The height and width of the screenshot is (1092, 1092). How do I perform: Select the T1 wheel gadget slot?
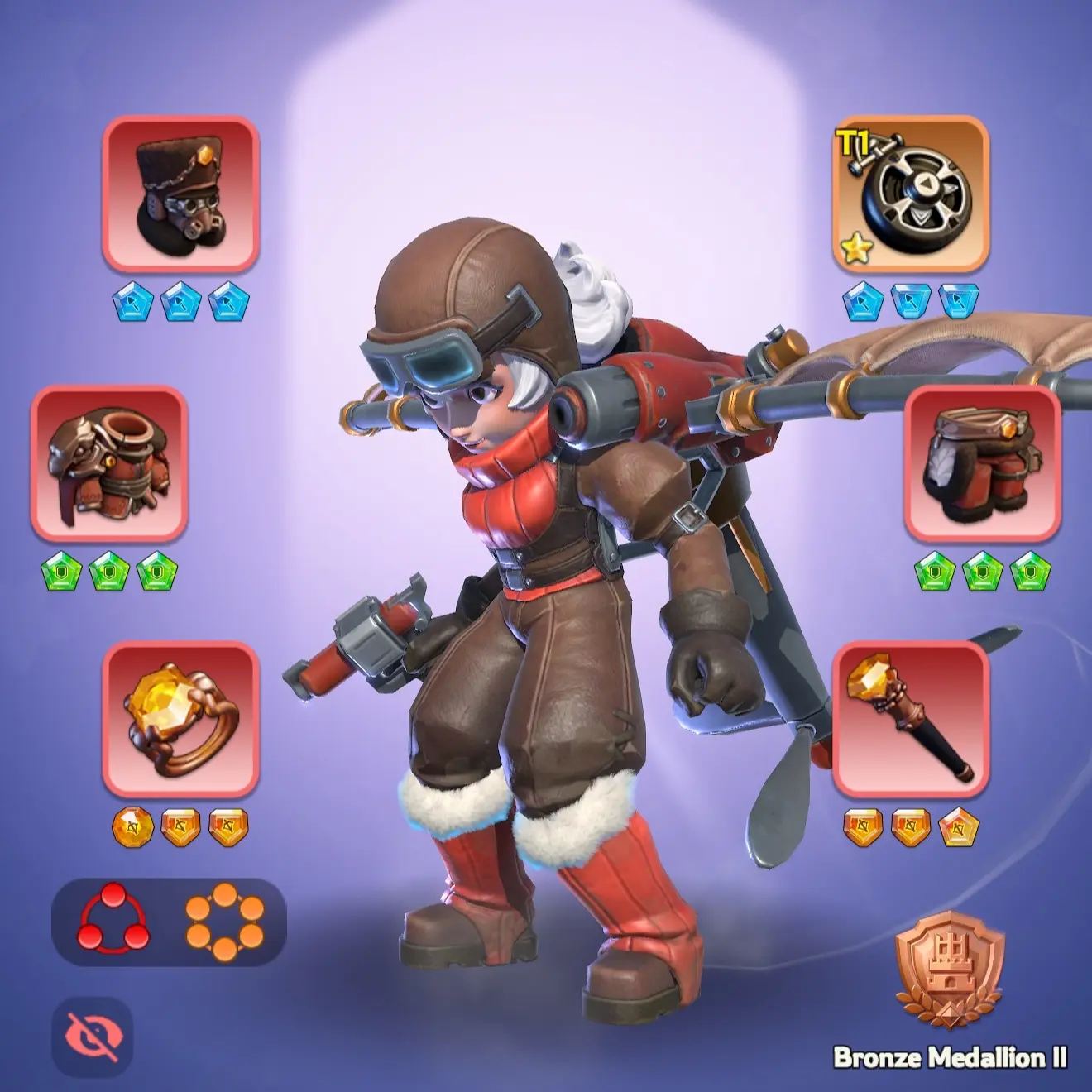tap(910, 195)
